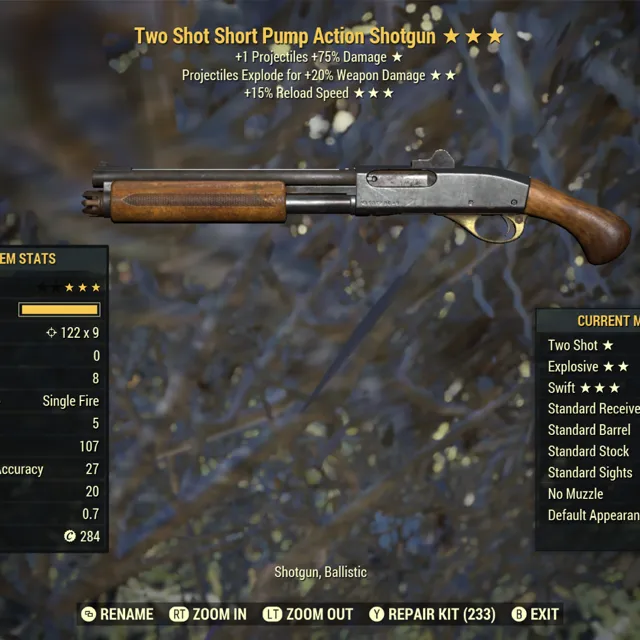Select the Standard Sights mod row
The width and height of the screenshot is (640, 640).
pos(590,472)
